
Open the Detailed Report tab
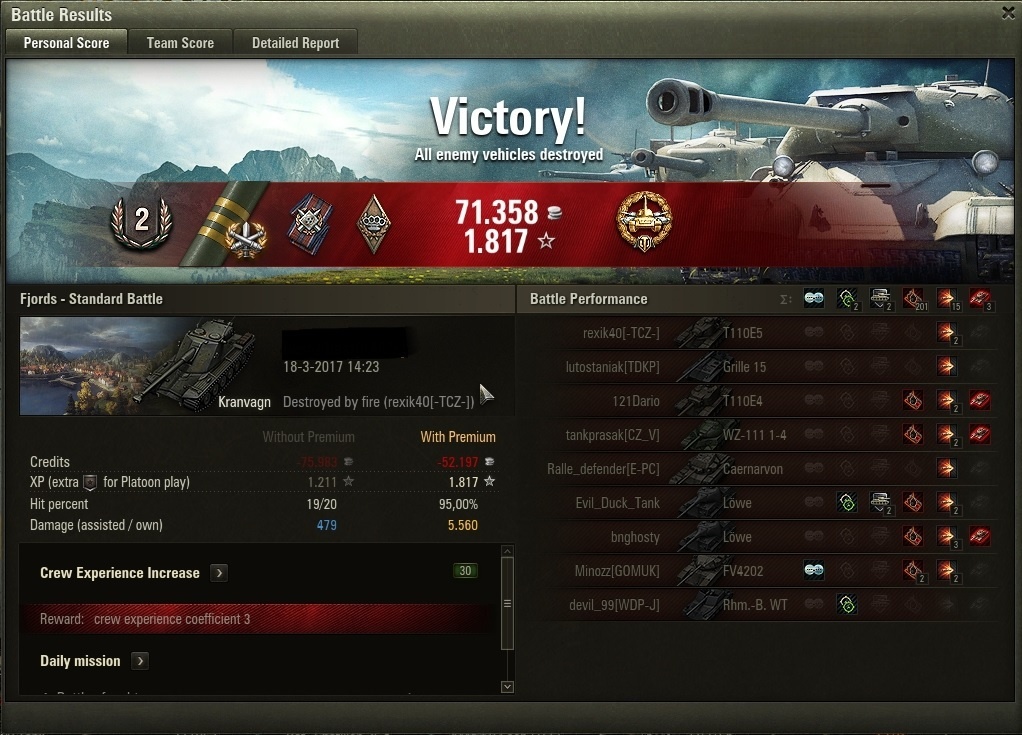tap(295, 43)
